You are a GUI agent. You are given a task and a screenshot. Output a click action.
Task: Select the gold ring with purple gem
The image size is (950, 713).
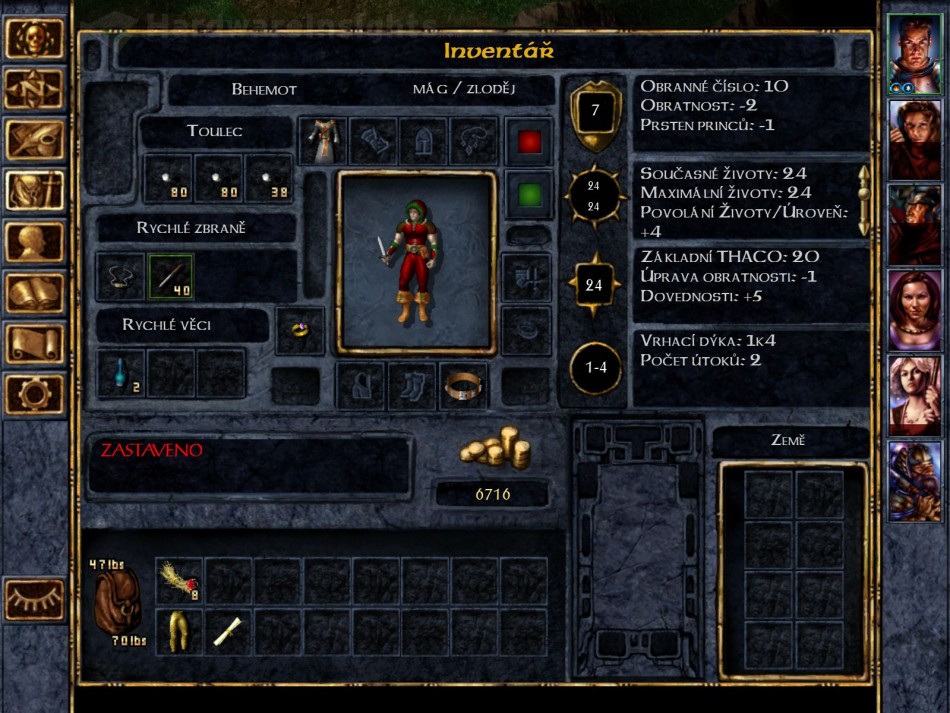coord(300,331)
